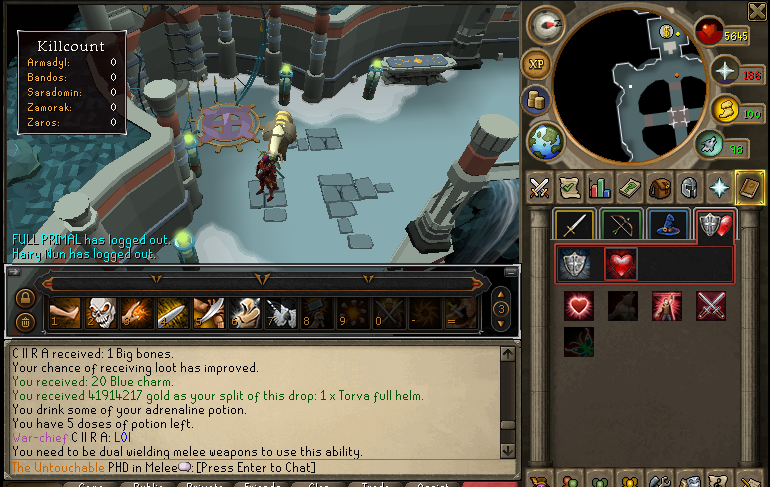
Task: Open the backpack inventory tab
Action: click(x=658, y=187)
